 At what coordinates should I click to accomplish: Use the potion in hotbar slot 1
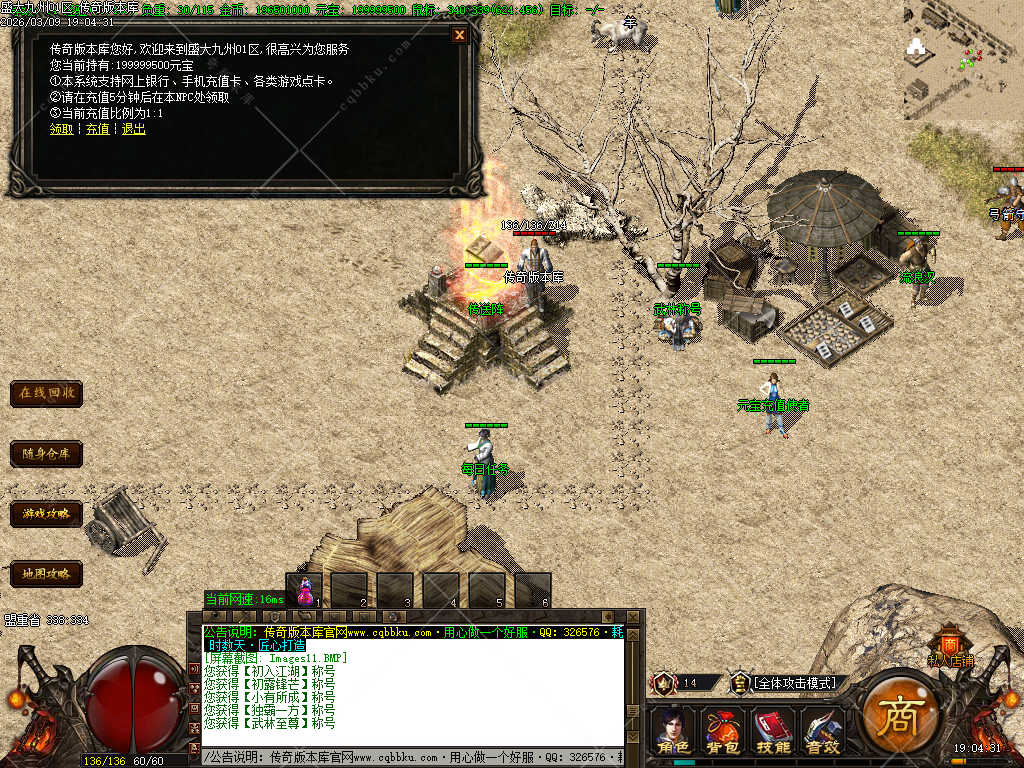(305, 589)
